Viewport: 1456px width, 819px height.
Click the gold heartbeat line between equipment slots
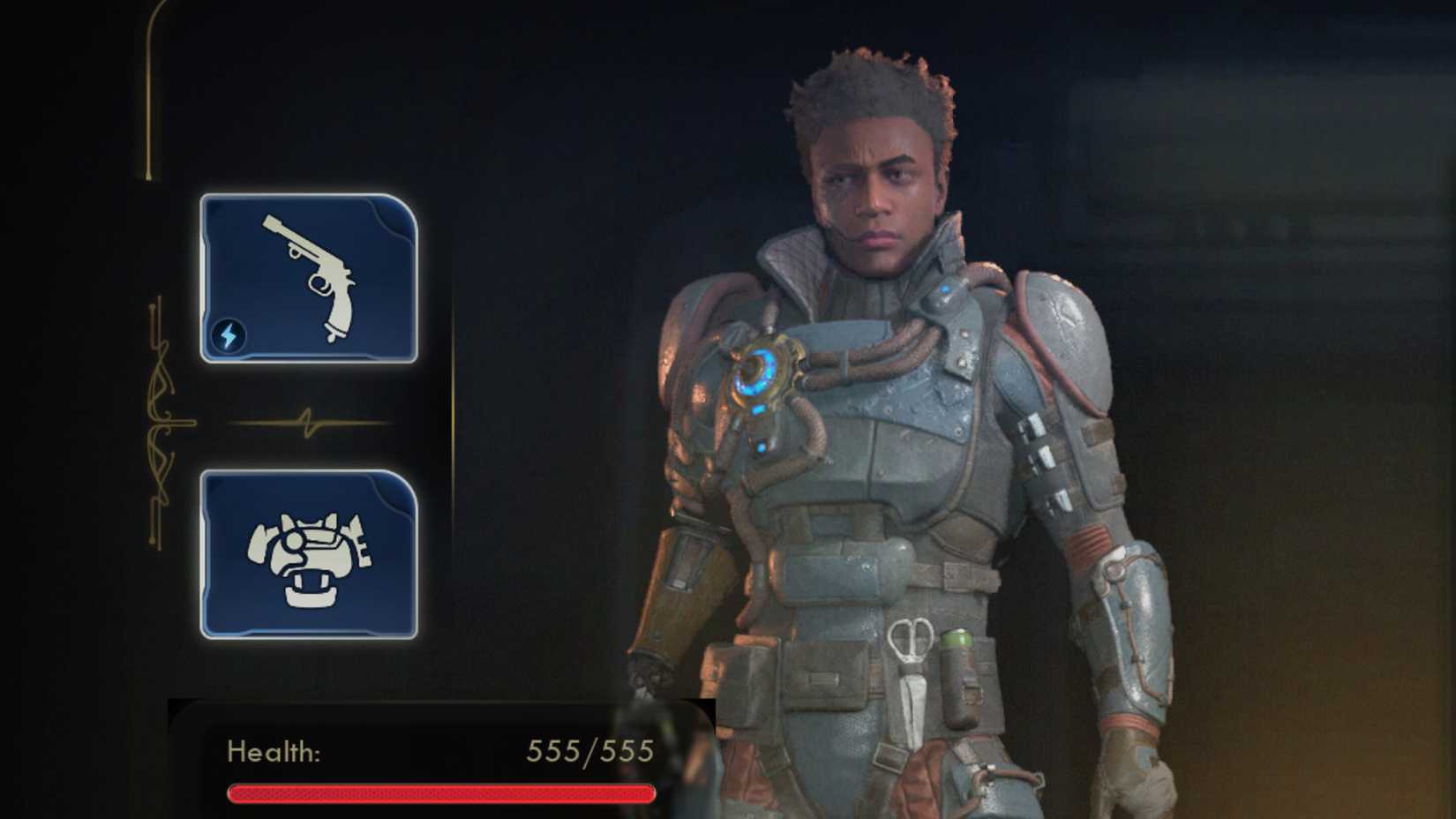[309, 422]
